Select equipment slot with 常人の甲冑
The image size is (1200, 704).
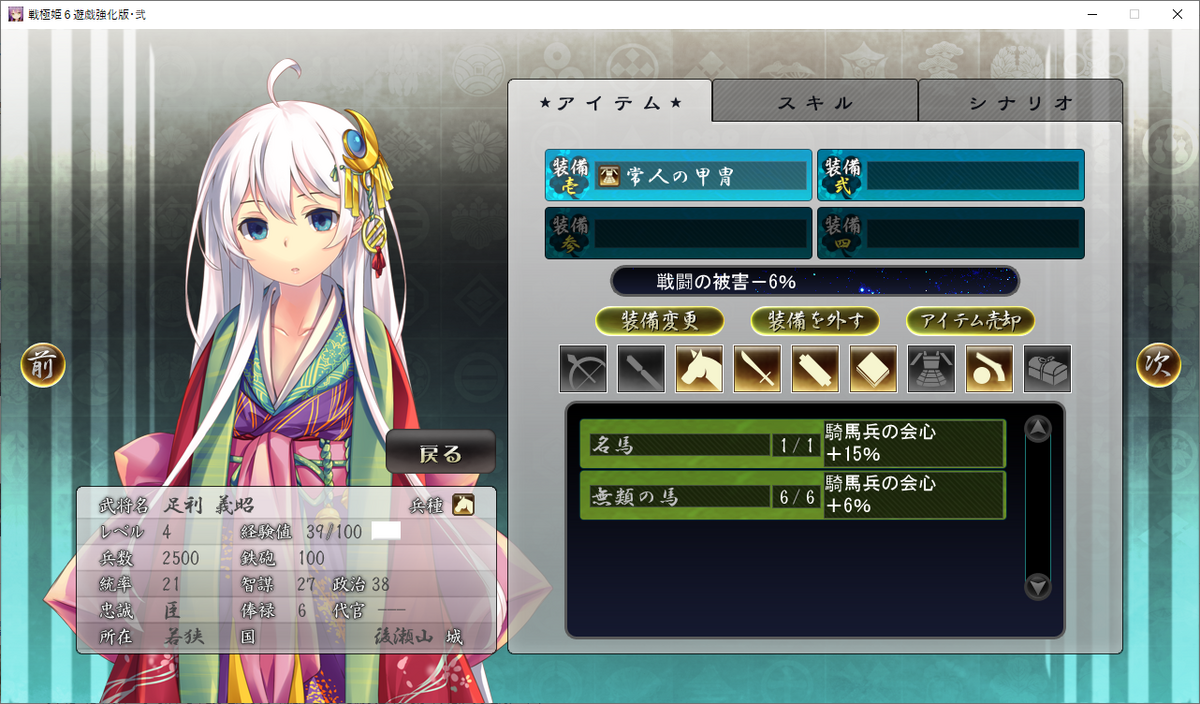click(x=679, y=176)
